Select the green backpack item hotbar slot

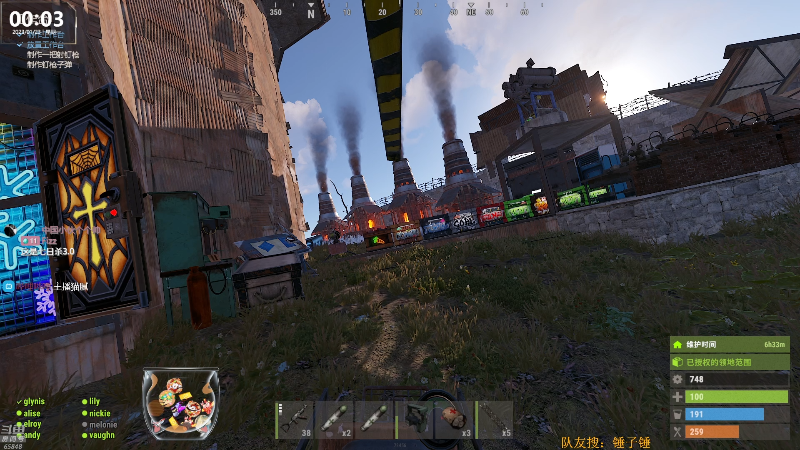pyautogui.click(x=413, y=419)
